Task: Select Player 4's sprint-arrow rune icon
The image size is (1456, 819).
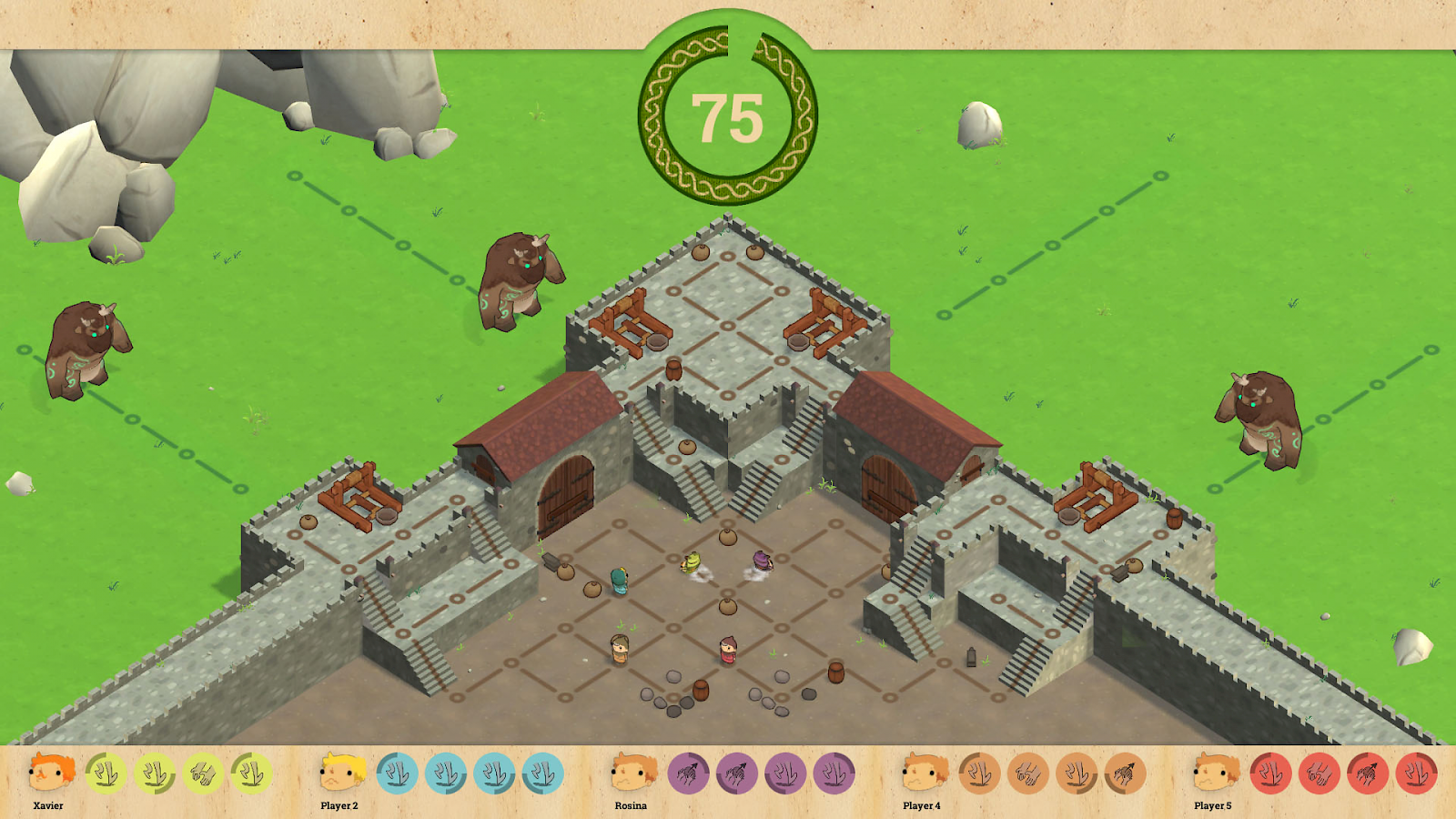Action: [1126, 771]
